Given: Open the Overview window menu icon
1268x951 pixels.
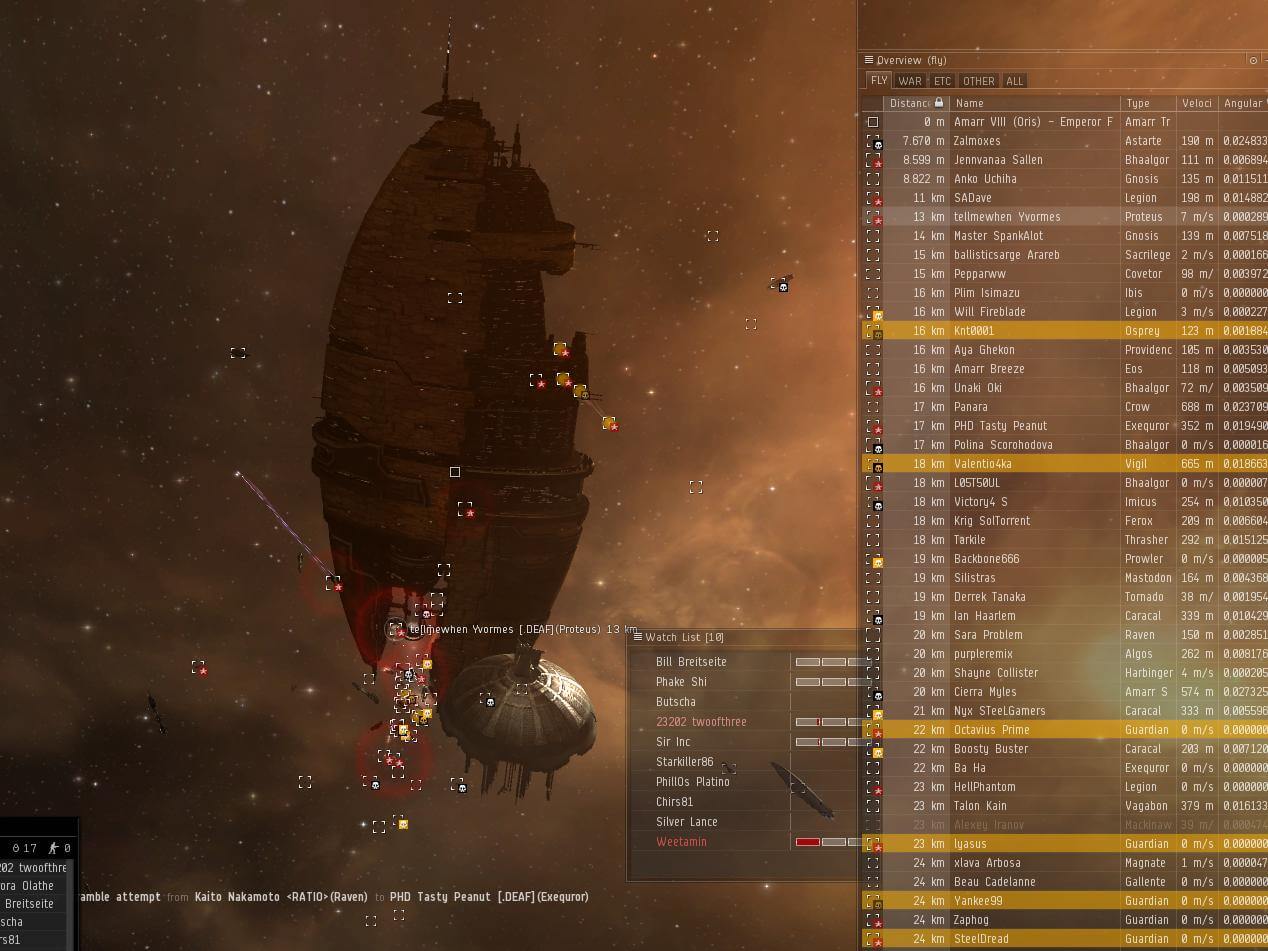Looking at the screenshot, I should 869,60.
